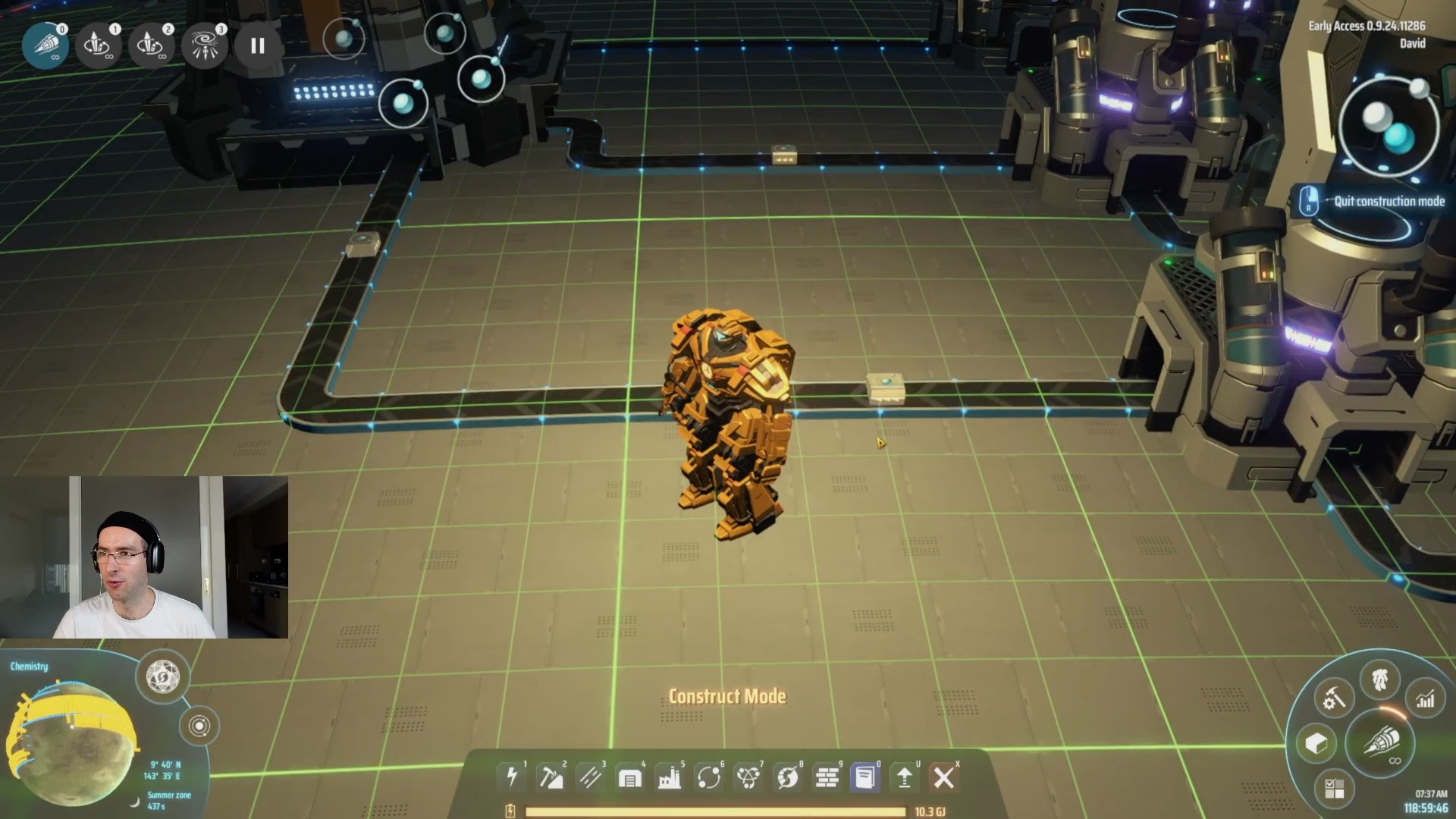The width and height of the screenshot is (1456, 819).
Task: Select the lightning bolt power build category
Action: click(x=512, y=777)
